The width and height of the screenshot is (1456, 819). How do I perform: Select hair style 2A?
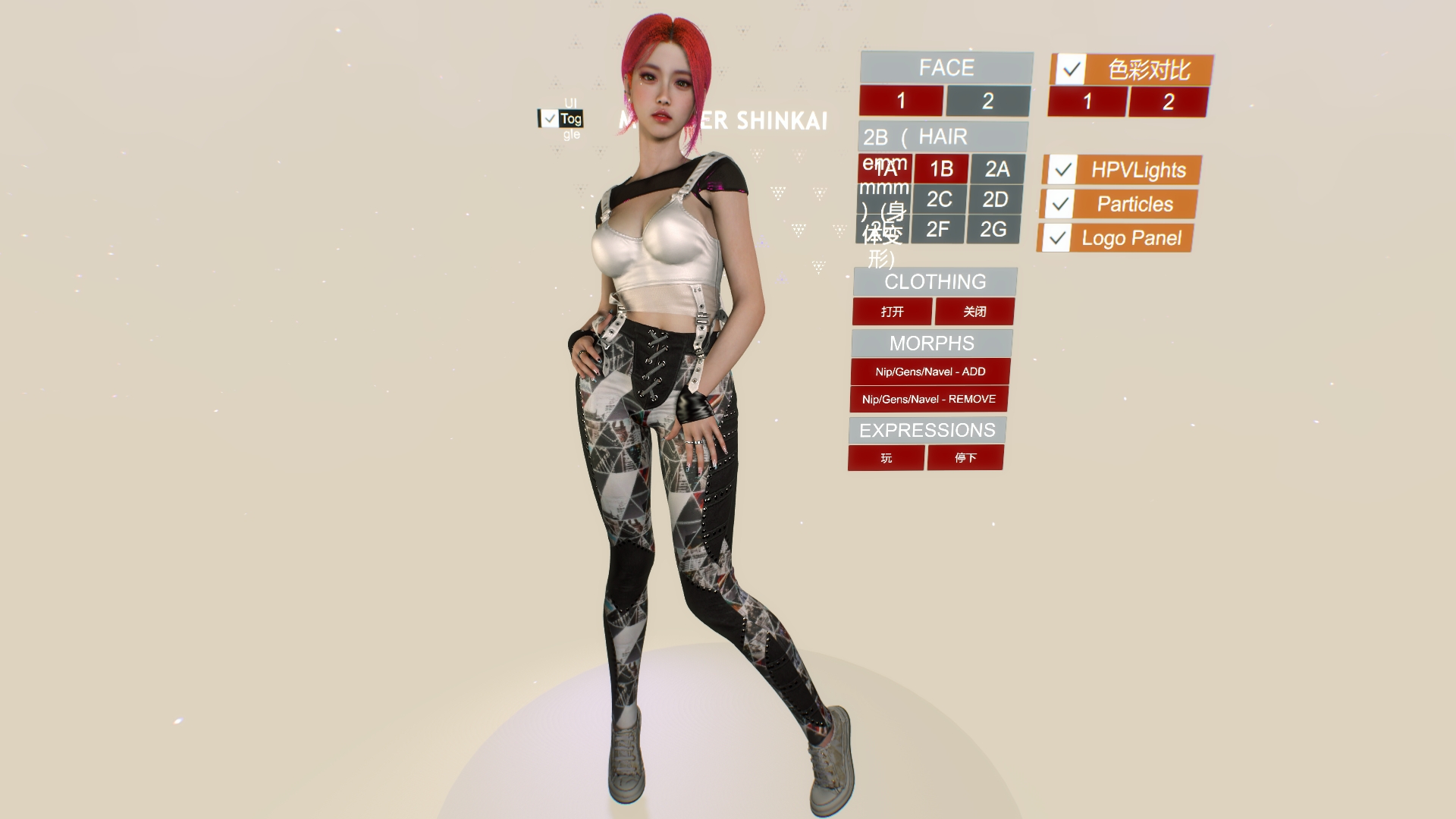[995, 169]
